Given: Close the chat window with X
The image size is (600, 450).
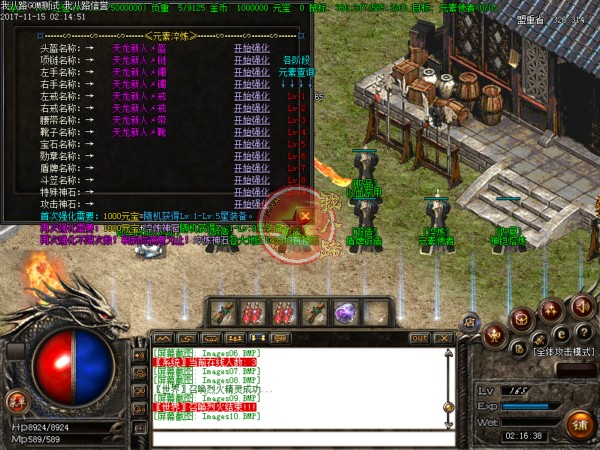Looking at the screenshot, I should coord(447,338).
